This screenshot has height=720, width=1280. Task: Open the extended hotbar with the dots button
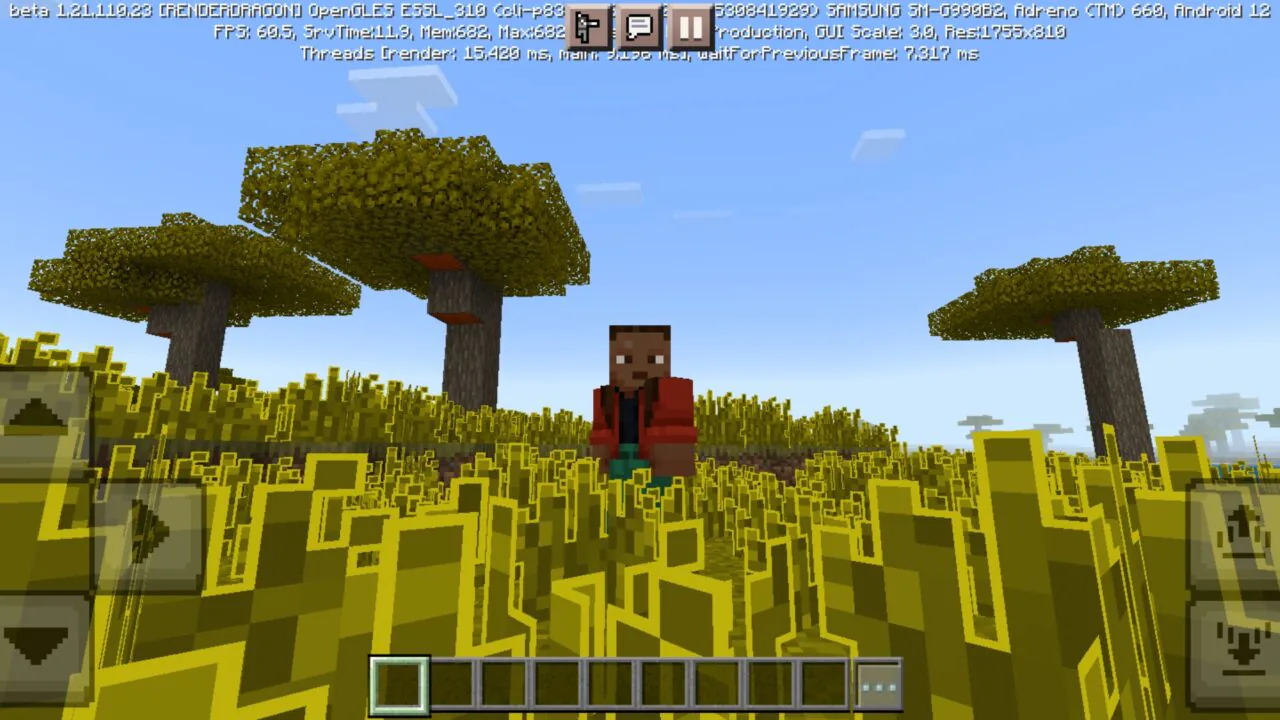point(877,684)
